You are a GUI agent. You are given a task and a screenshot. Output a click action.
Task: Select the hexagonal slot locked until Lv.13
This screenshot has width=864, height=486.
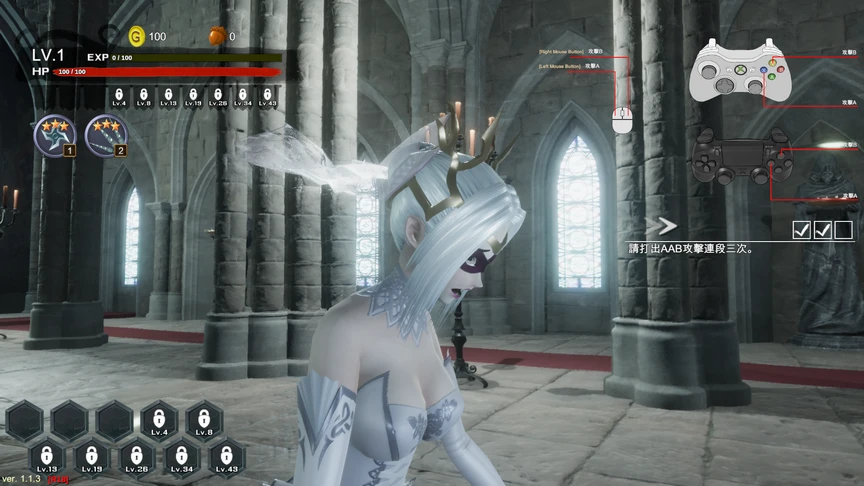pyautogui.click(x=47, y=456)
